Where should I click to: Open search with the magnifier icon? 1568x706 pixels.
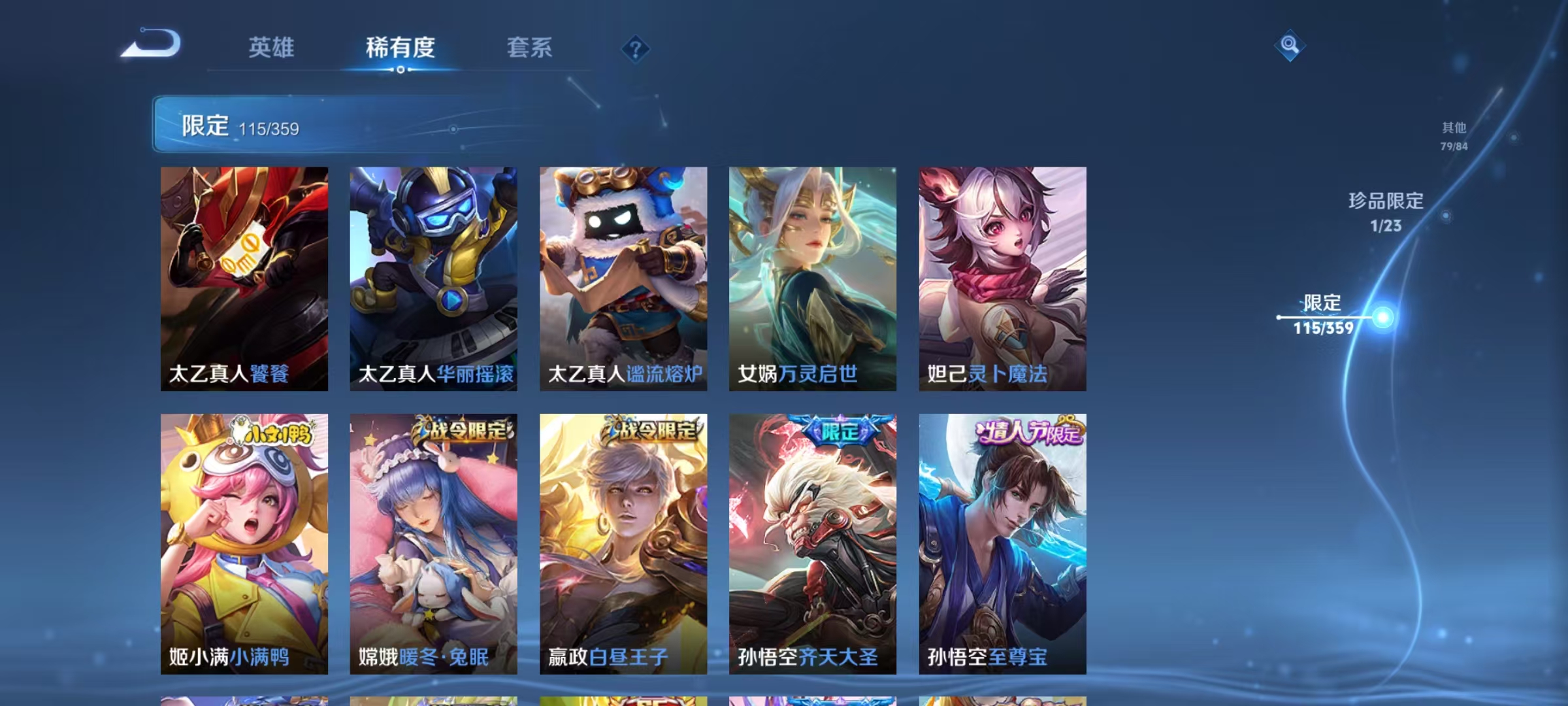[1290, 46]
